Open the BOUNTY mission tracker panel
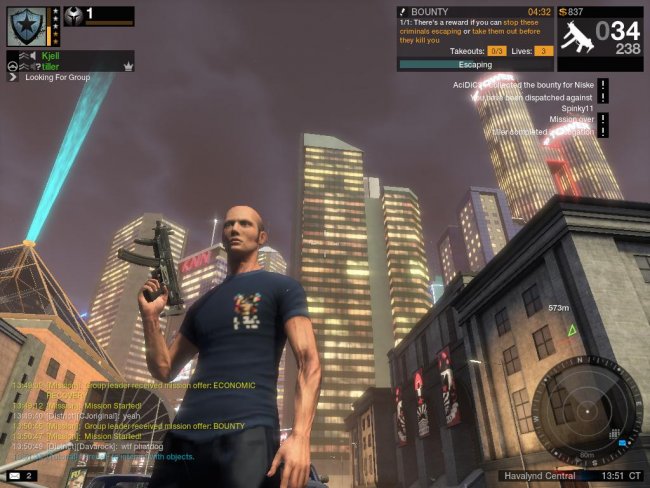The width and height of the screenshot is (650, 488). 475,36
